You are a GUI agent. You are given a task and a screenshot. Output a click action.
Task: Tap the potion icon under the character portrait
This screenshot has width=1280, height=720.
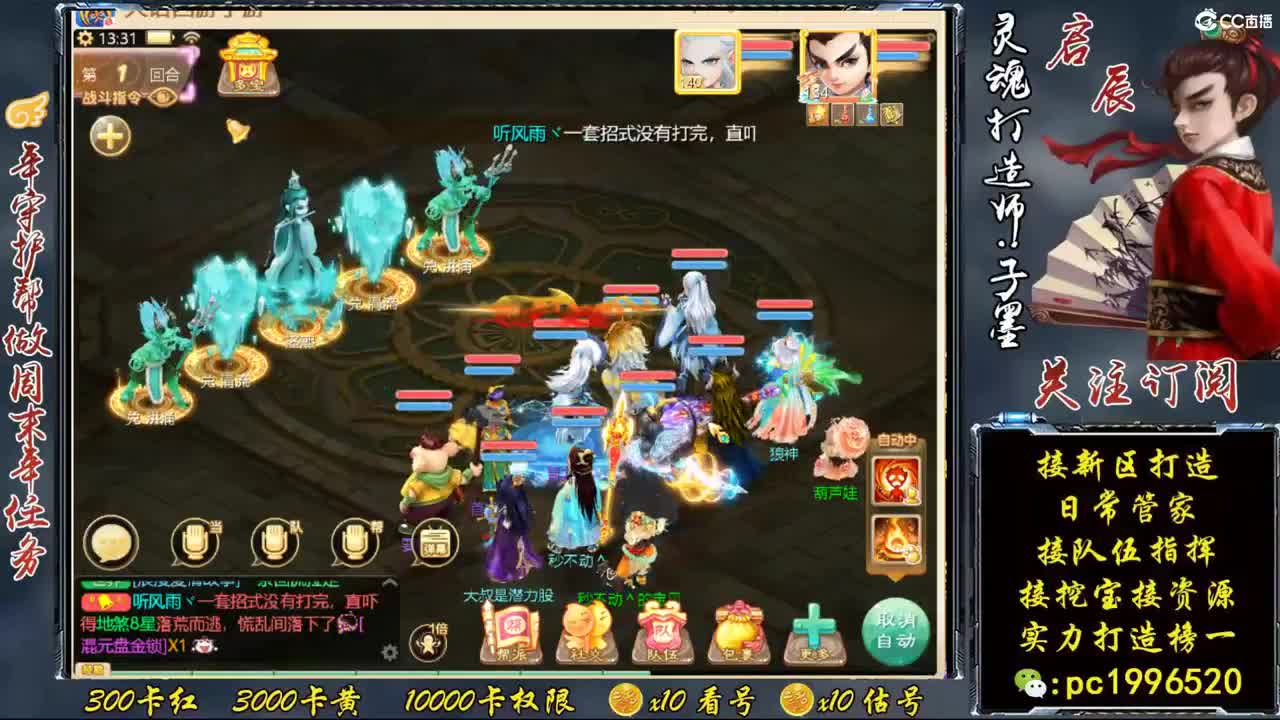(842, 115)
